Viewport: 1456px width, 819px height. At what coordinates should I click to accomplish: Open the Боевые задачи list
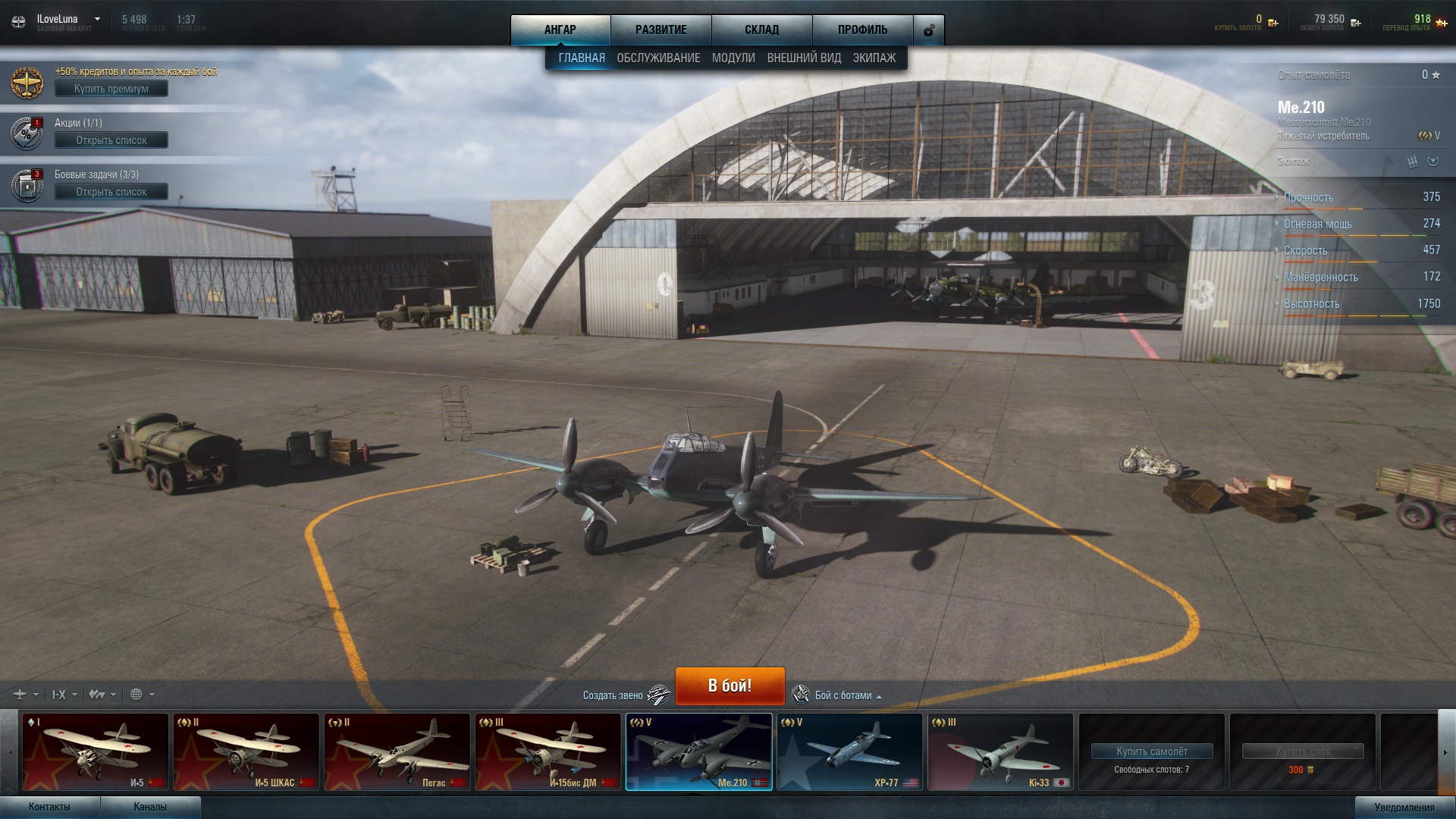tap(111, 192)
